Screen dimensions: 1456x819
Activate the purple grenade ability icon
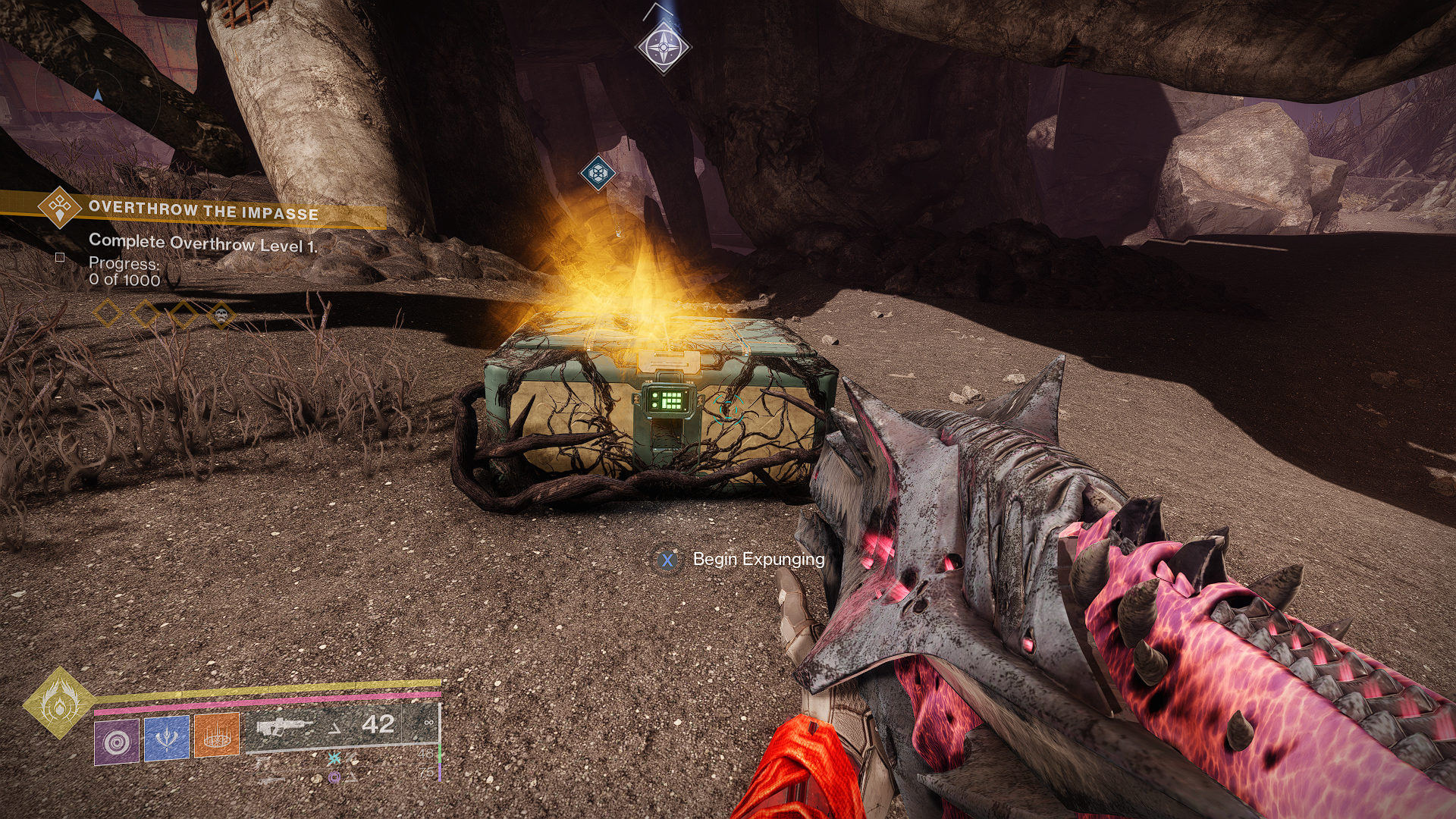click(117, 741)
